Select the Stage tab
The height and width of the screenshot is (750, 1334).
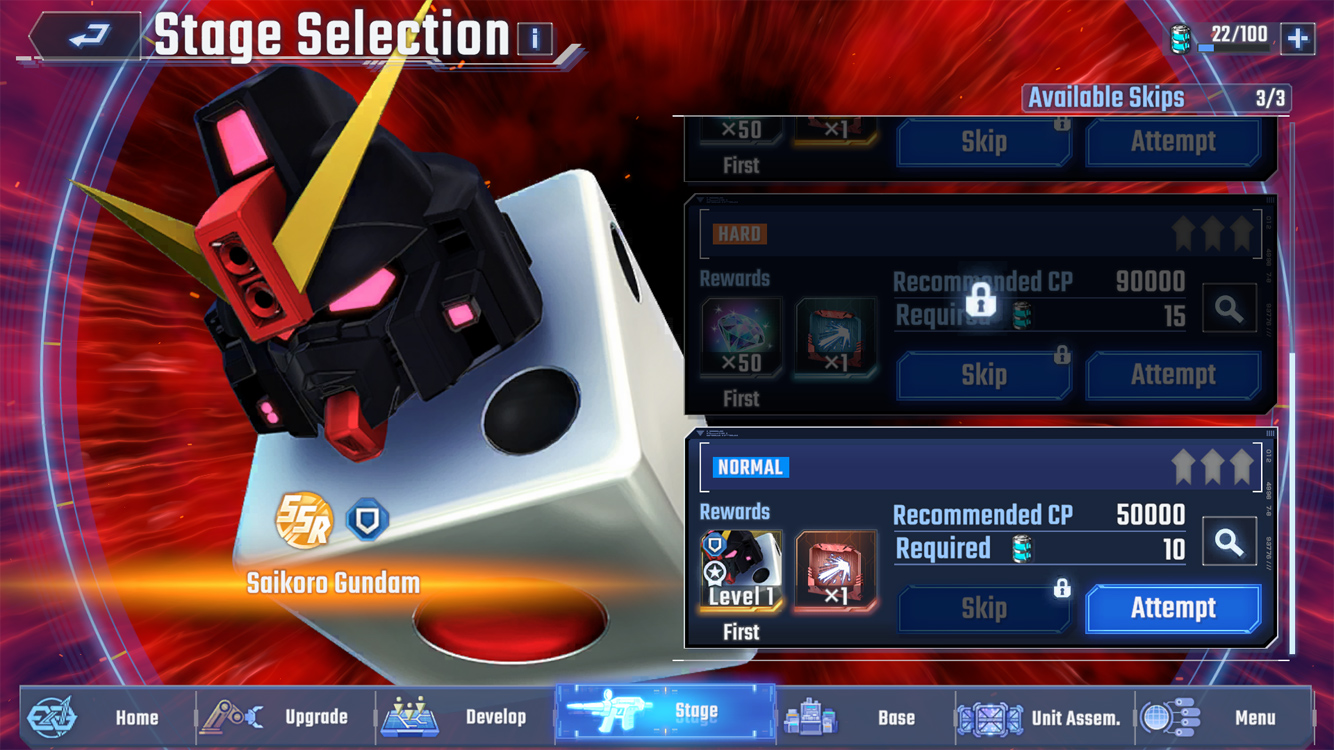(x=666, y=713)
